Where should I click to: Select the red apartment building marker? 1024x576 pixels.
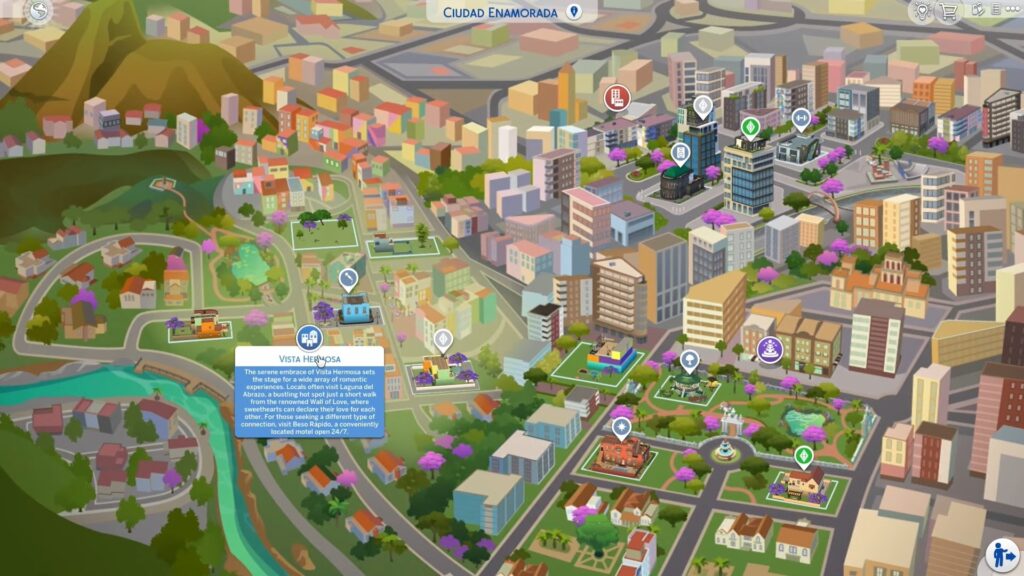pos(615,97)
